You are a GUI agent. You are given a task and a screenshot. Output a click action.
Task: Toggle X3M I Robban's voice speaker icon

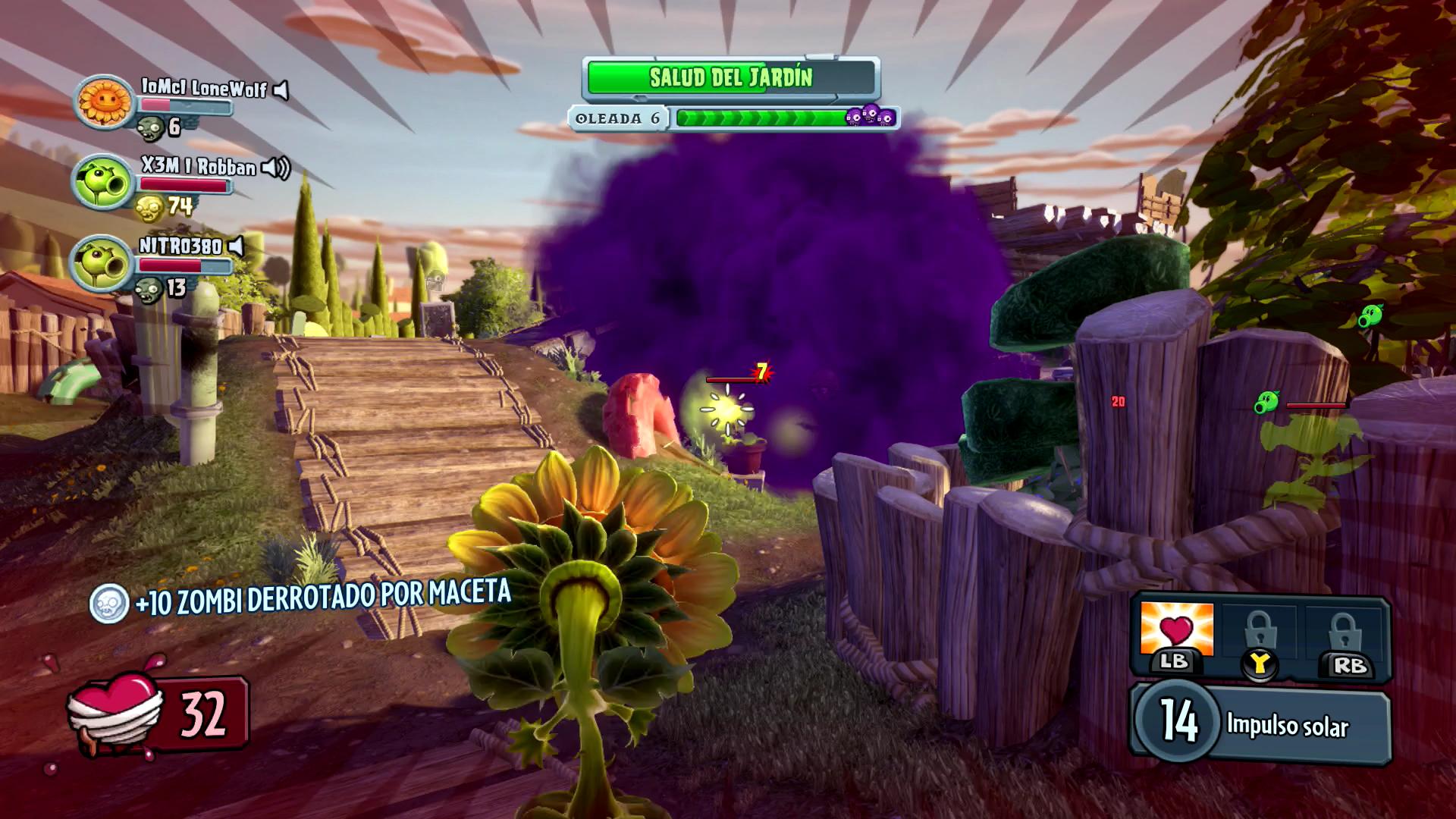[x=276, y=168]
